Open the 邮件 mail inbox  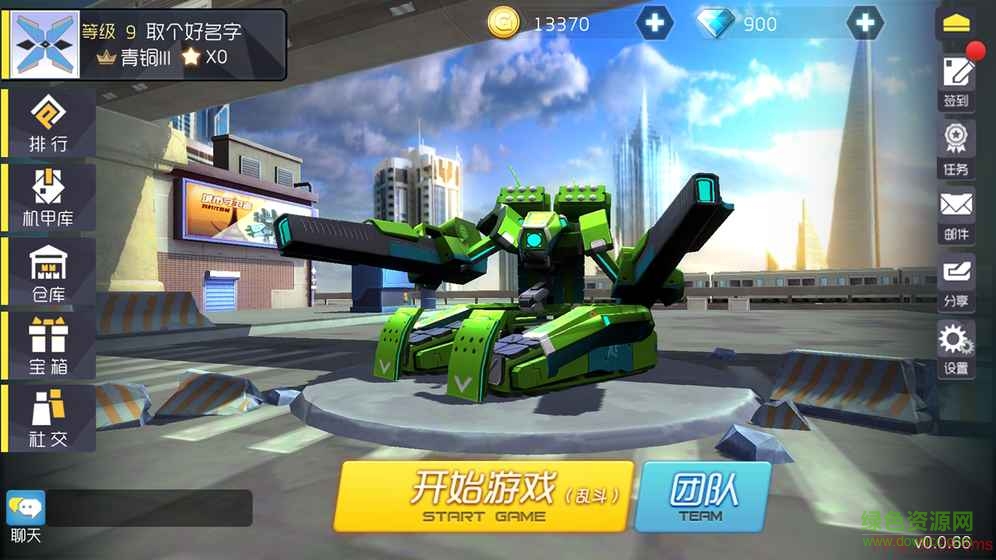[956, 214]
